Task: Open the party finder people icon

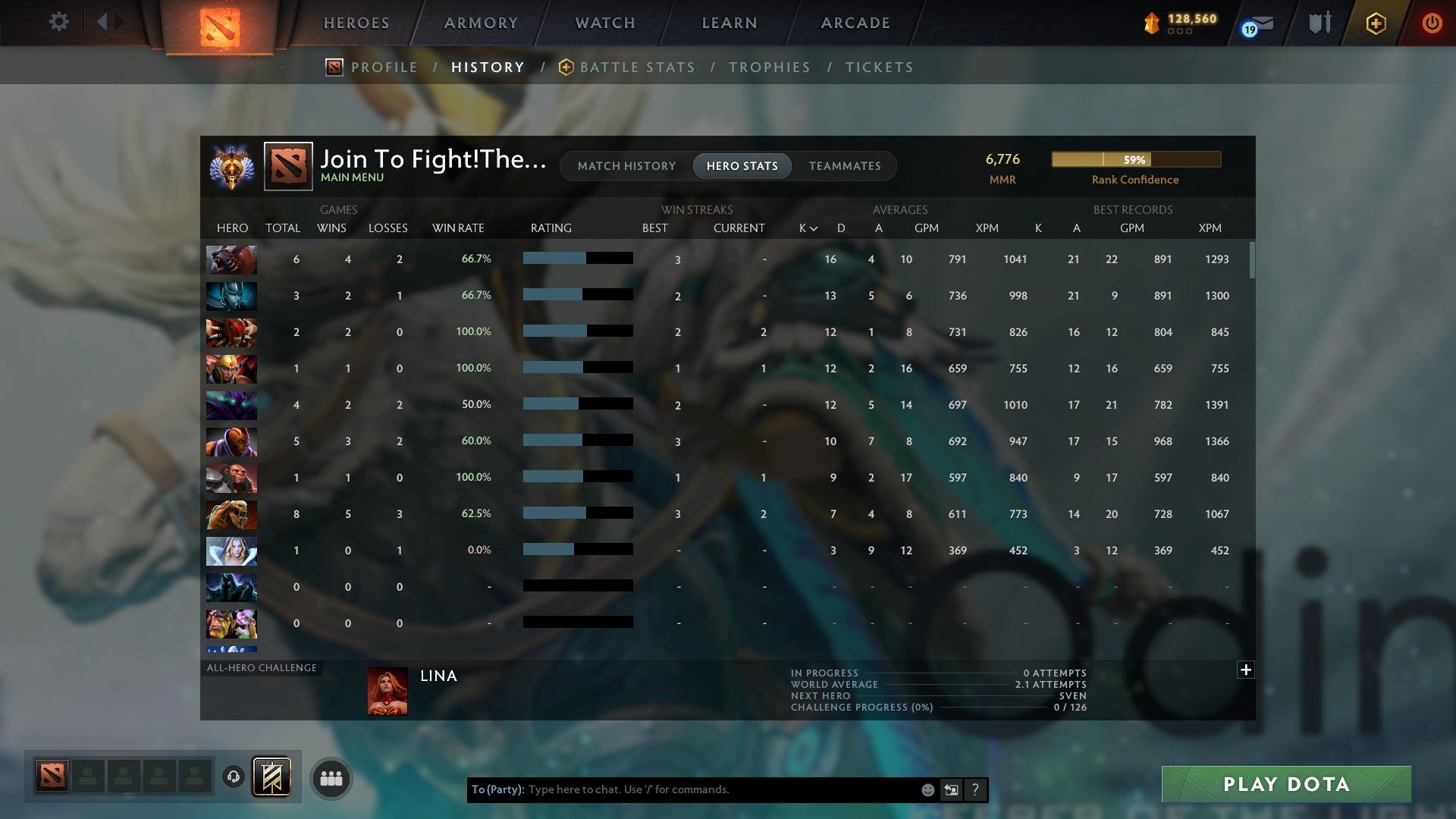Action: [x=330, y=777]
